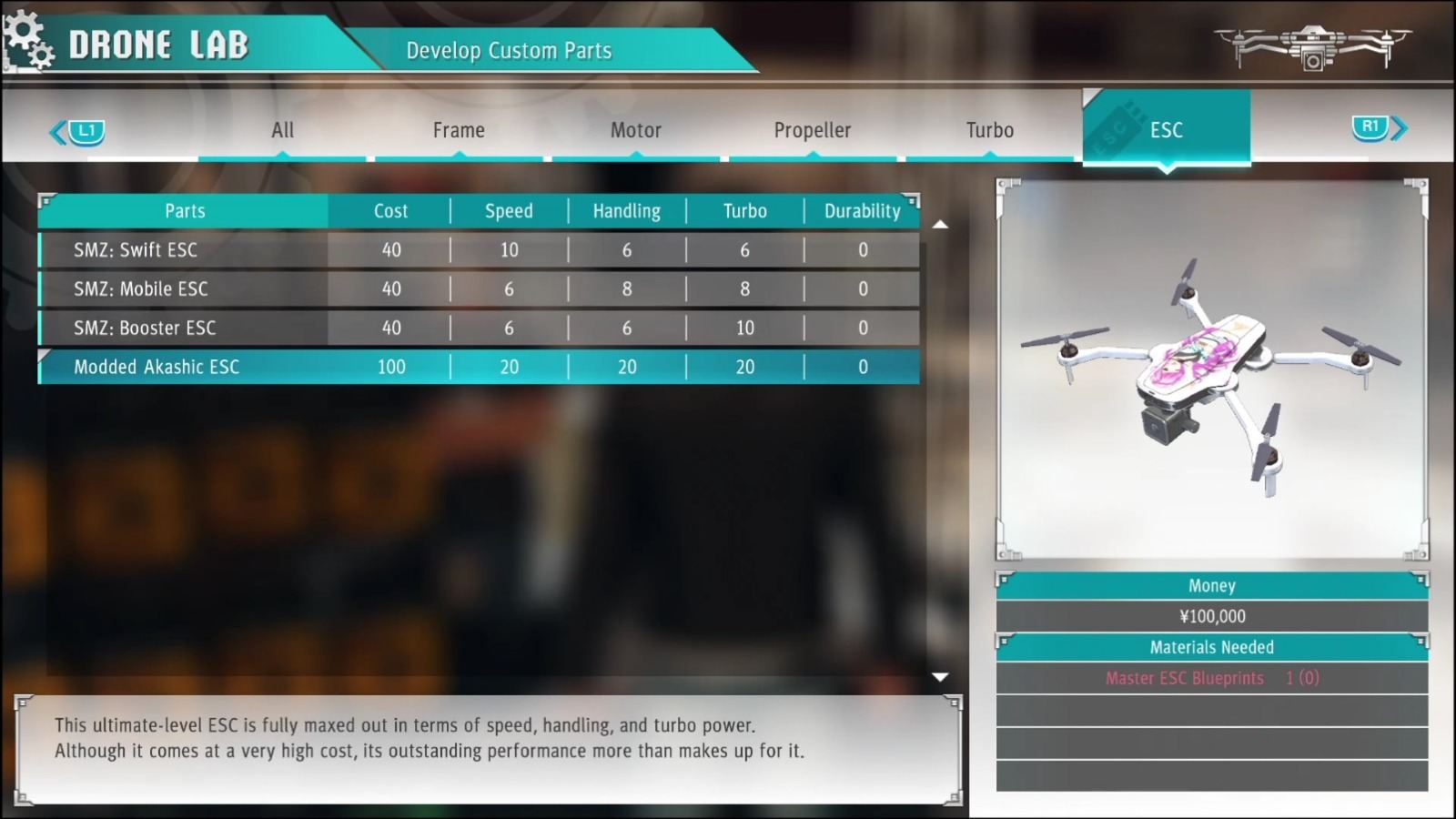Open the Develop Custom Parts header banner
Image resolution: width=1456 pixels, height=819 pixels.
[510, 51]
